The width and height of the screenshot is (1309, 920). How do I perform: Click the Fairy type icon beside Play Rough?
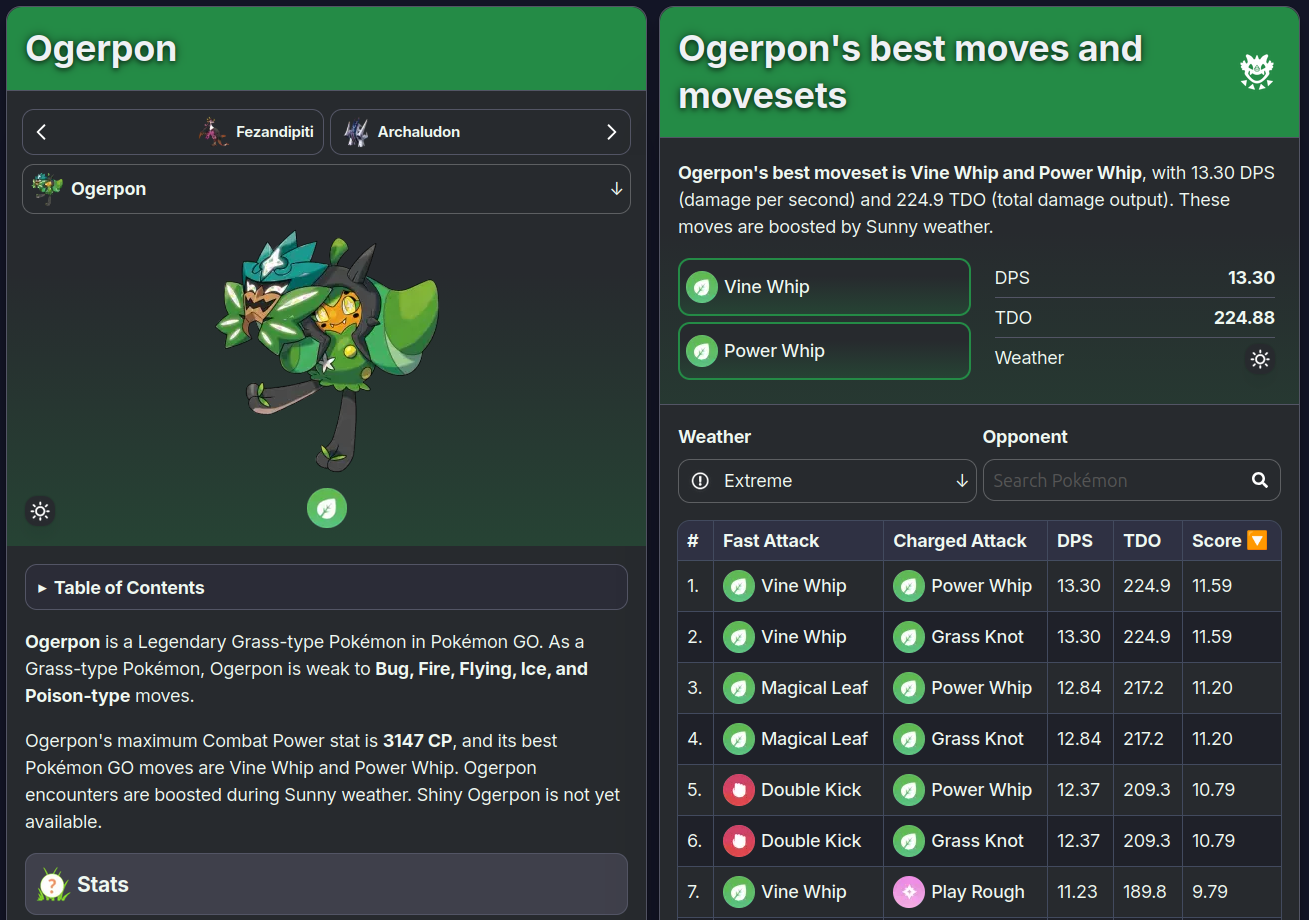coord(910,892)
